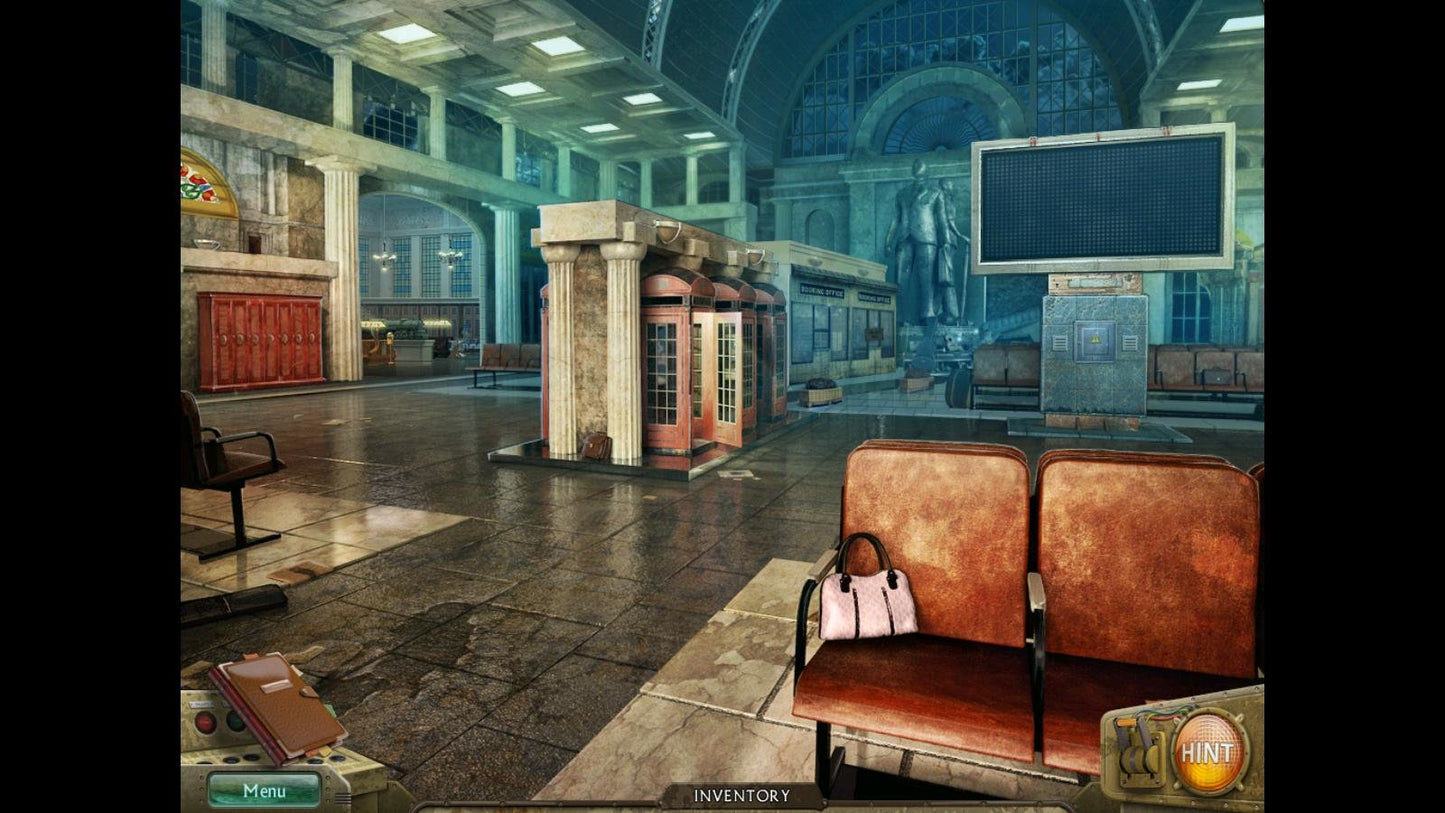
Task: Open the journal notebook near the Menu button
Action: tap(280, 706)
